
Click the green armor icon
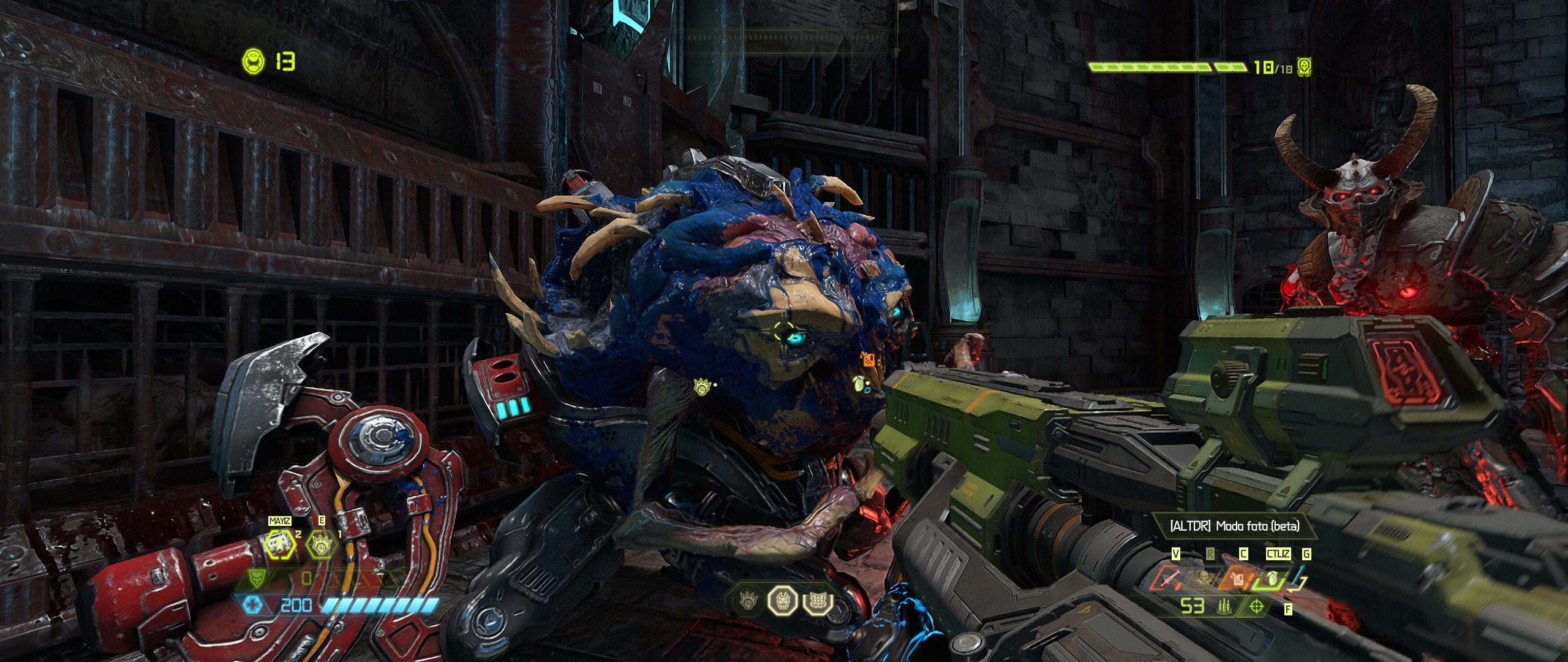coord(258,579)
